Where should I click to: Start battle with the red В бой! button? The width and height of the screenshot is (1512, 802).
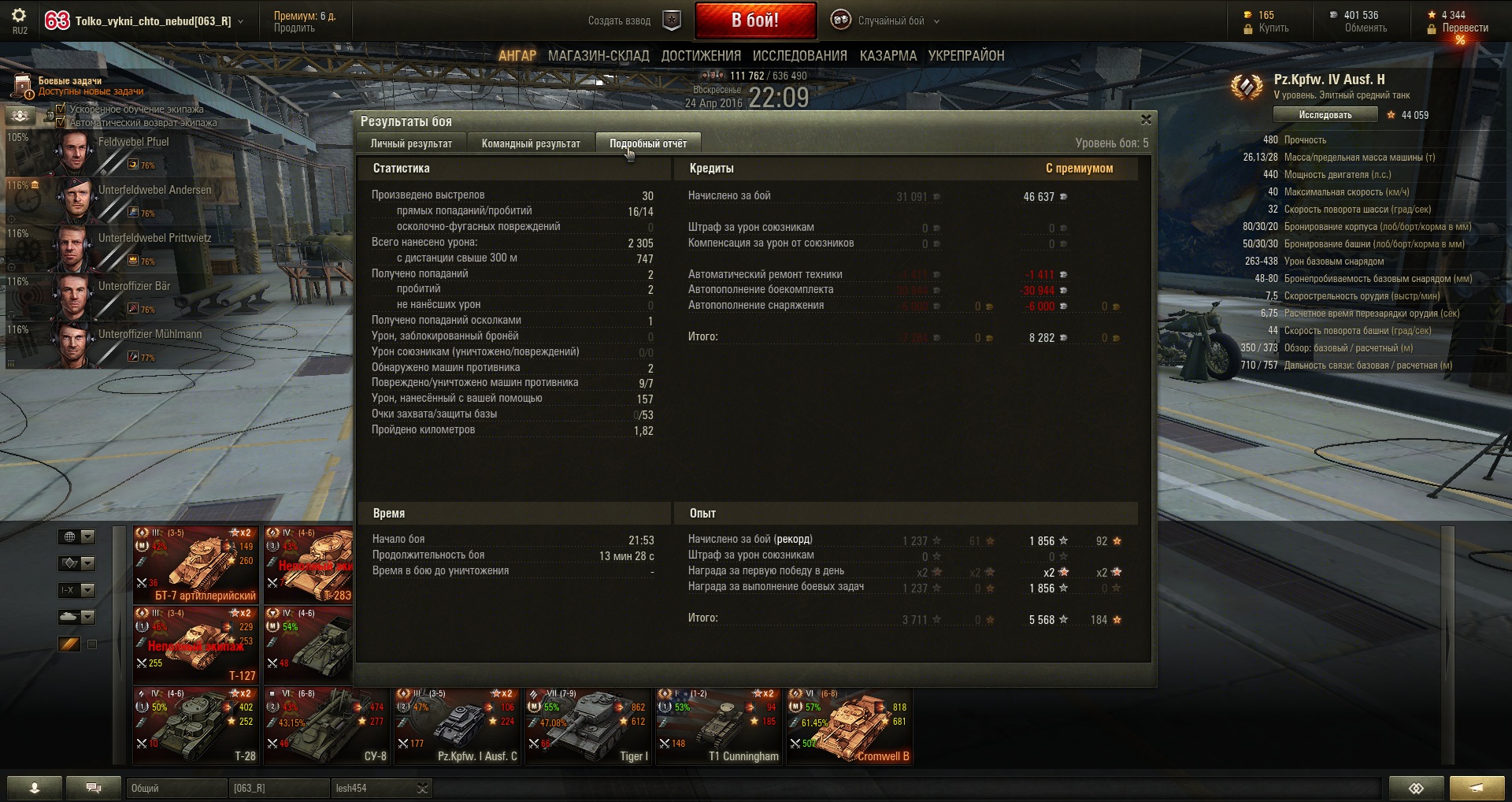coord(754,21)
